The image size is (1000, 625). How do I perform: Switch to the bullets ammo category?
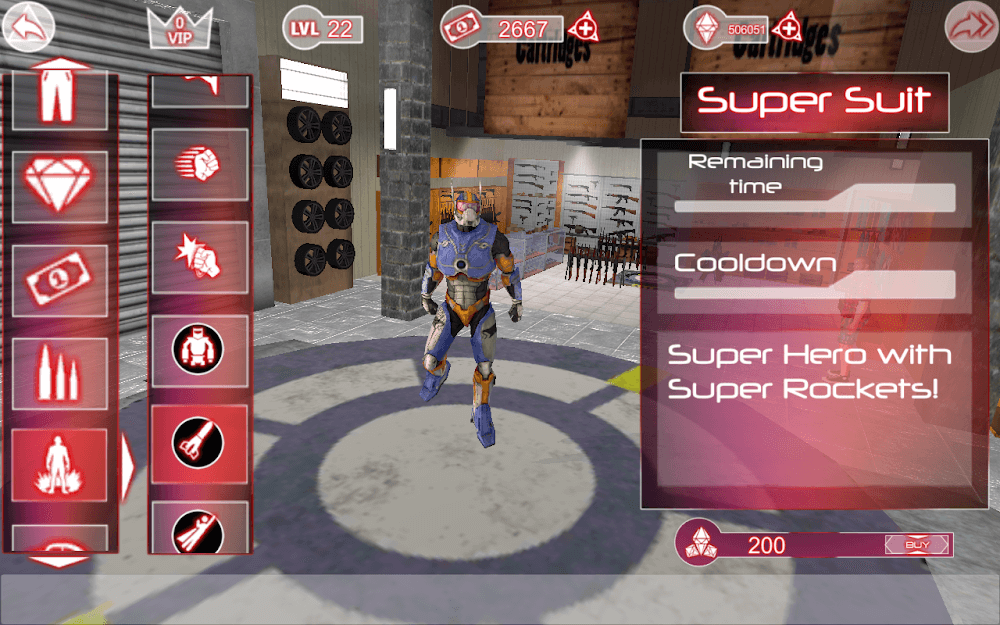click(x=60, y=372)
